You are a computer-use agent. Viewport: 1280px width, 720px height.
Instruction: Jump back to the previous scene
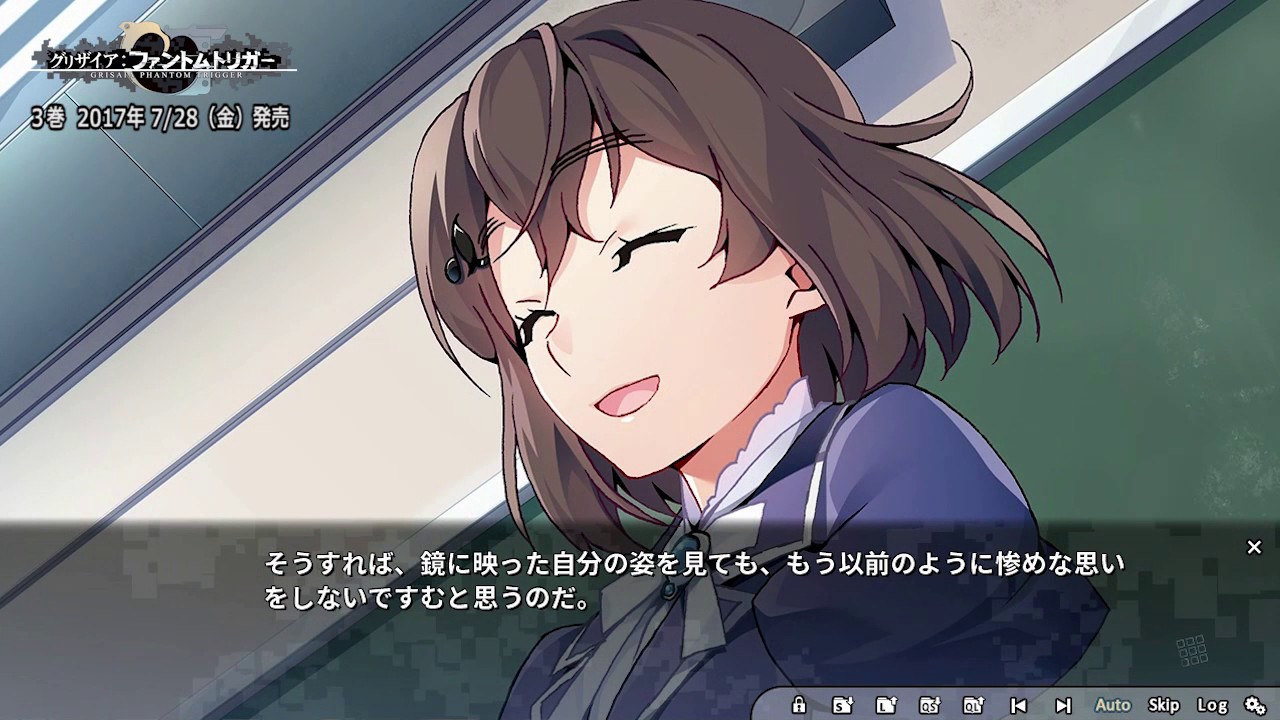tap(1018, 705)
